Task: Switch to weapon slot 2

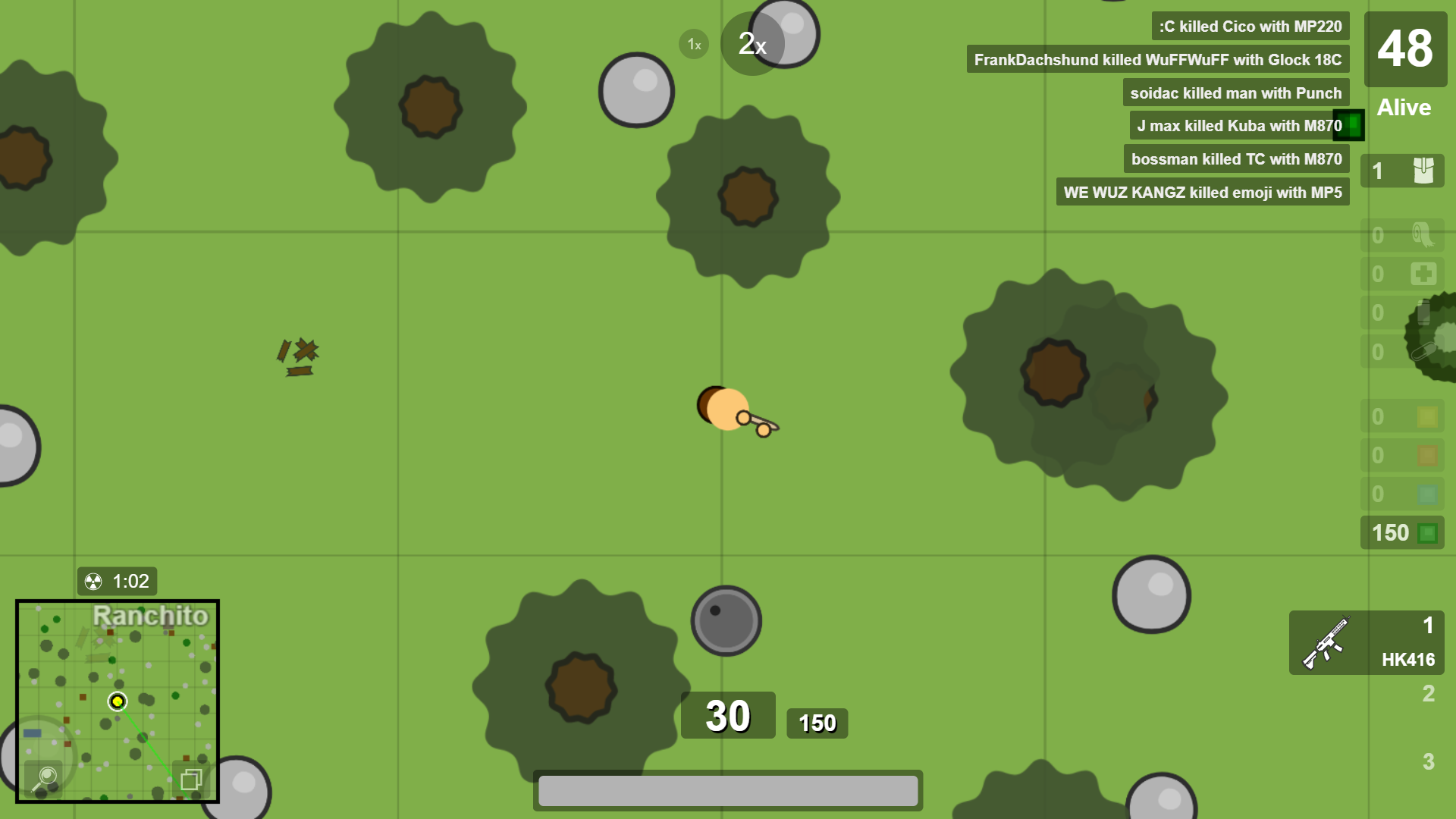Action: click(1427, 694)
